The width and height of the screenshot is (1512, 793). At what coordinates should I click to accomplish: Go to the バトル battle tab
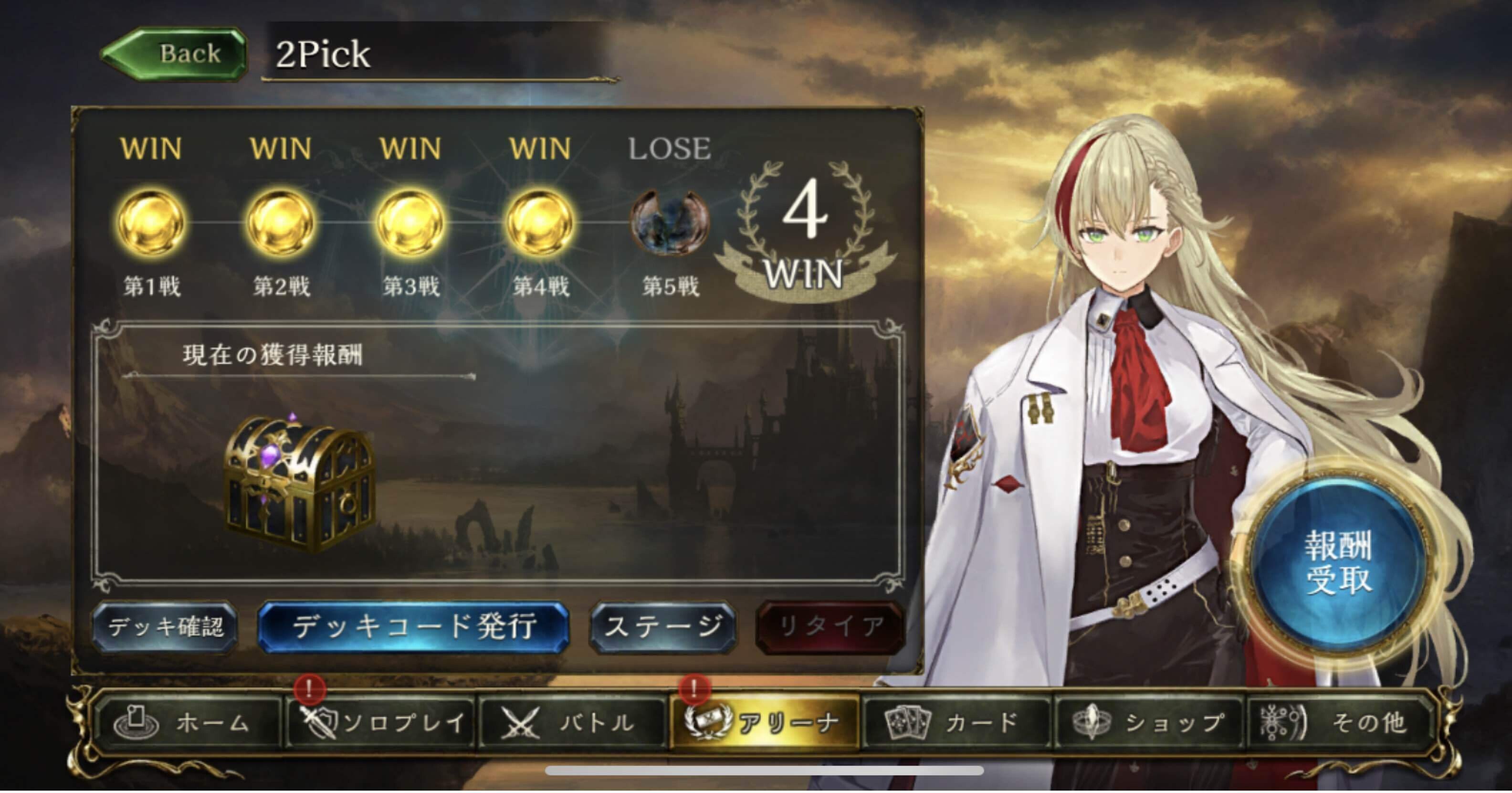tap(572, 722)
